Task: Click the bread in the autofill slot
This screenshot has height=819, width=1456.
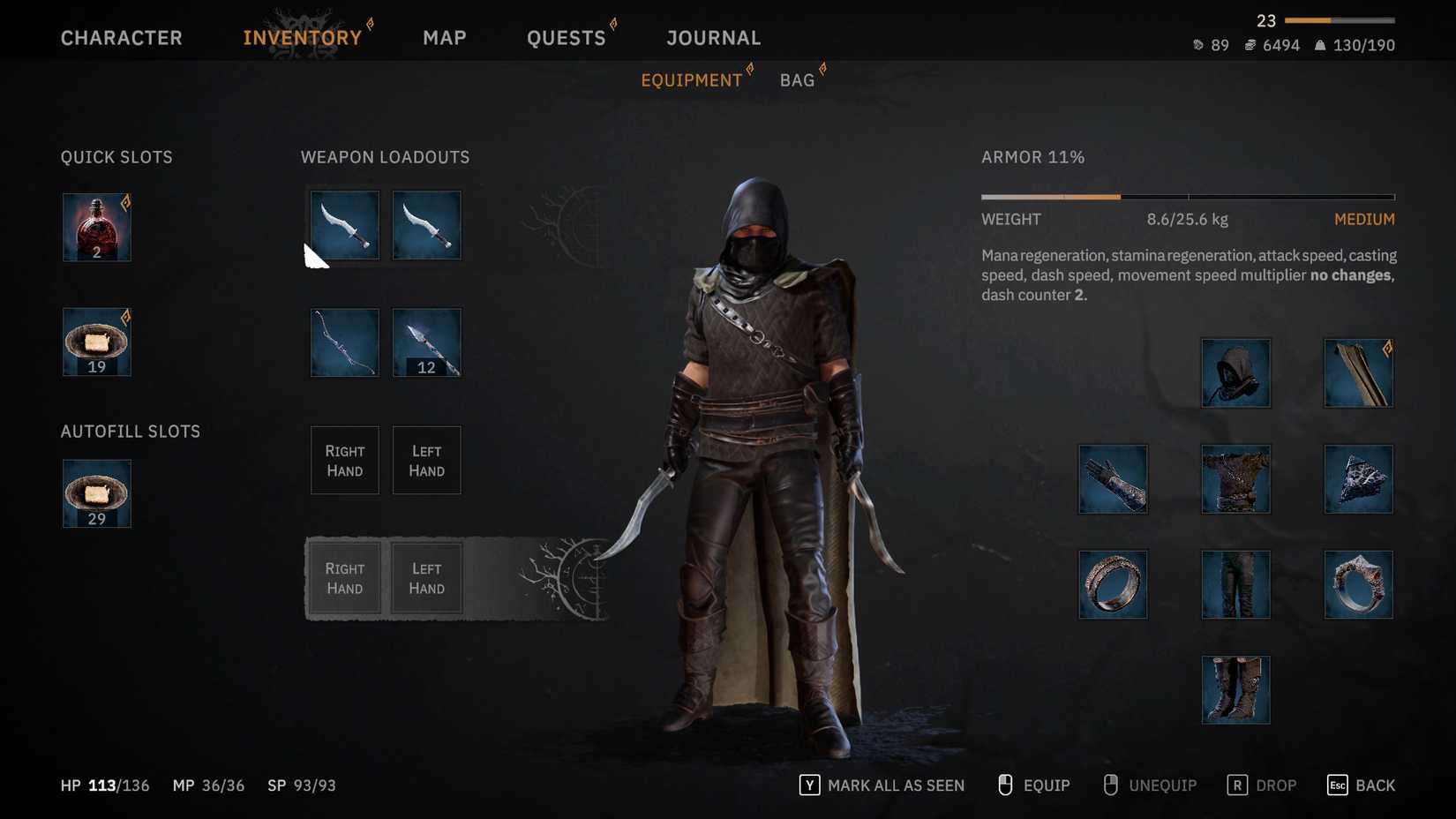Action: (95, 493)
